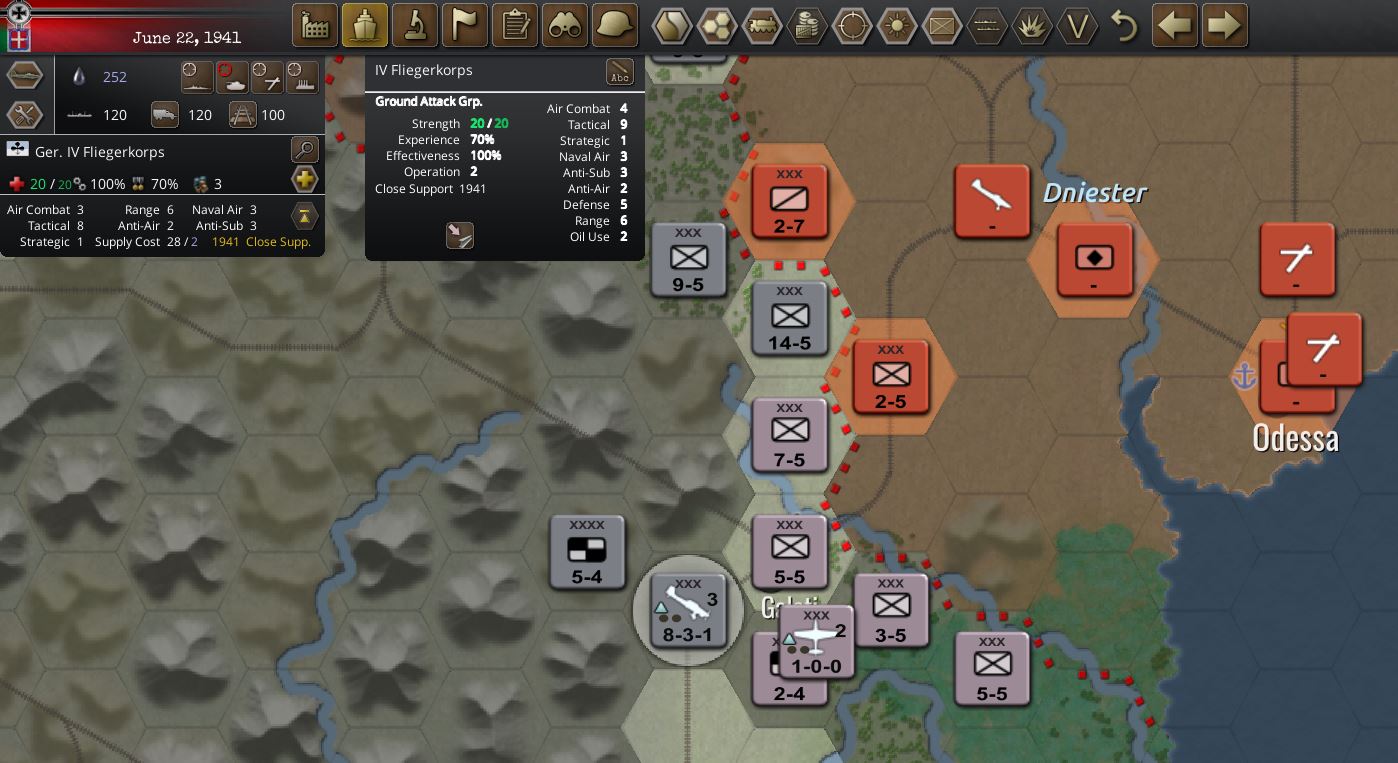Open the helmet unit list
The height and width of the screenshot is (763, 1398).
click(x=615, y=25)
